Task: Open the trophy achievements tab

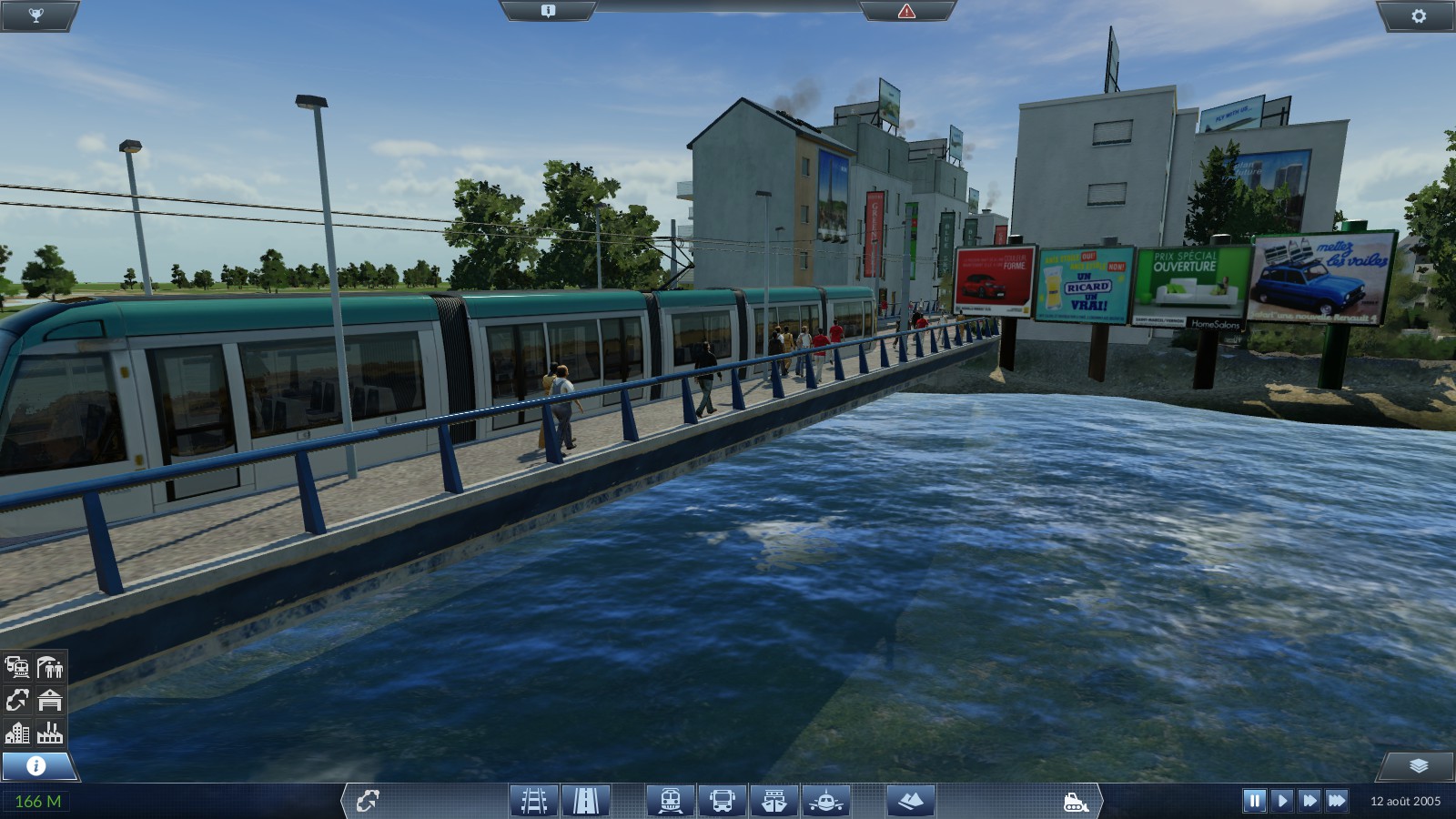Action: [36, 15]
